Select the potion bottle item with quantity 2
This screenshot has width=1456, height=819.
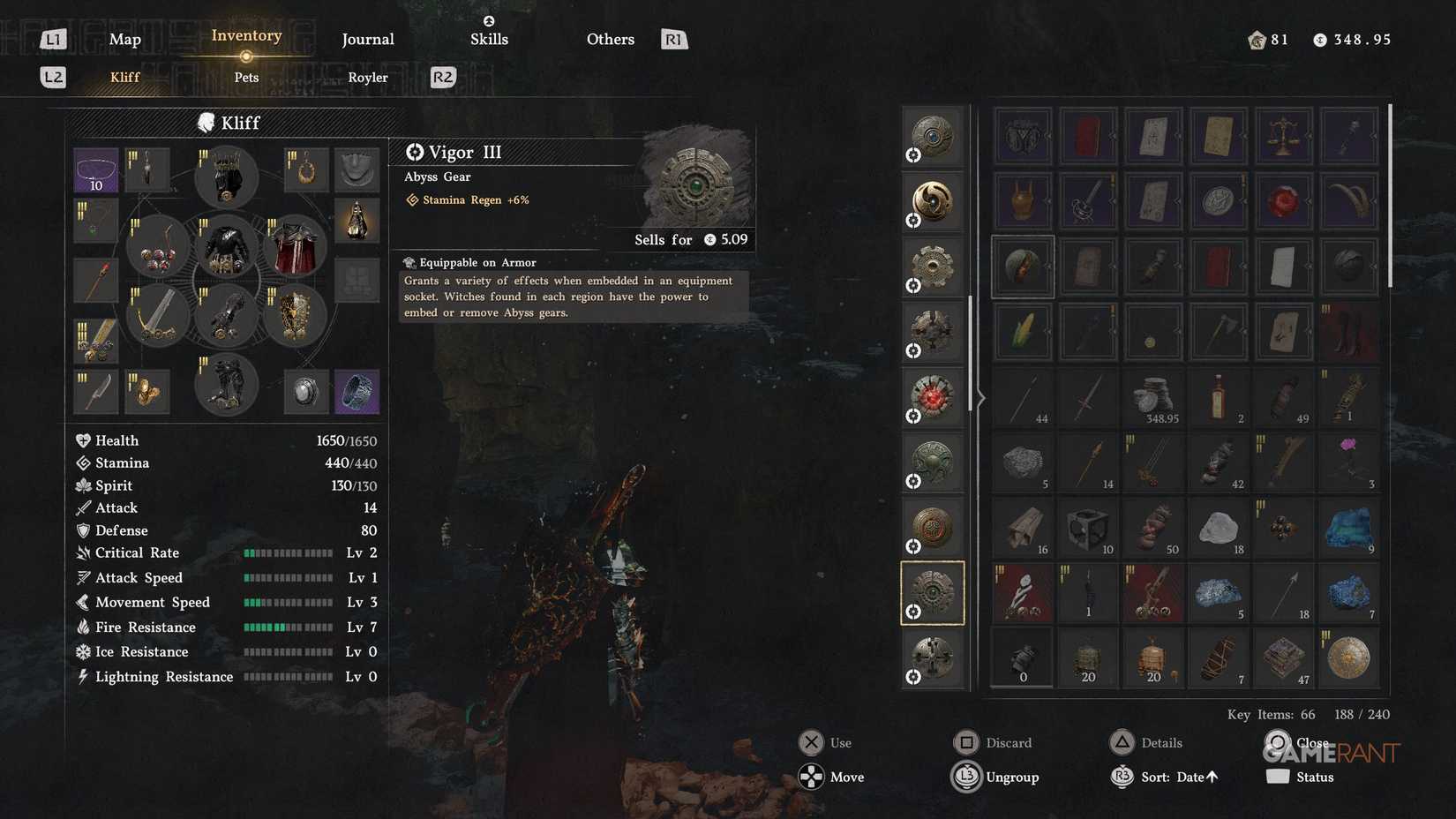[x=1218, y=397]
